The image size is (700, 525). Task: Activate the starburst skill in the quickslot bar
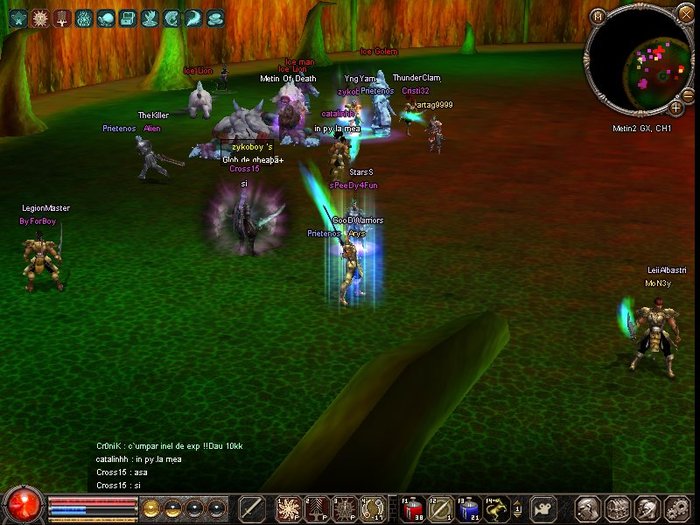[289, 508]
